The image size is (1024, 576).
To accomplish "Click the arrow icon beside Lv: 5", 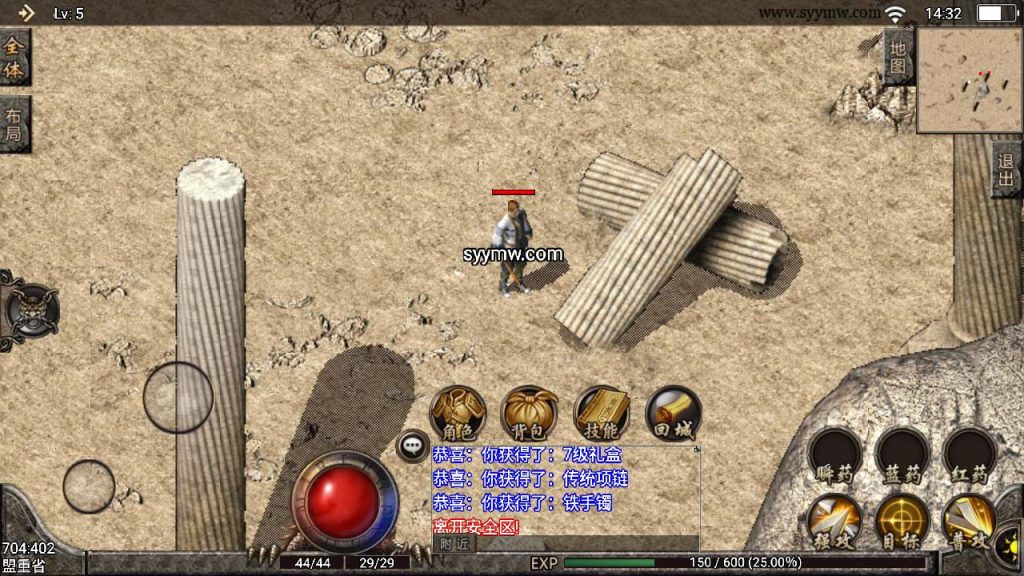I will click(26, 13).
